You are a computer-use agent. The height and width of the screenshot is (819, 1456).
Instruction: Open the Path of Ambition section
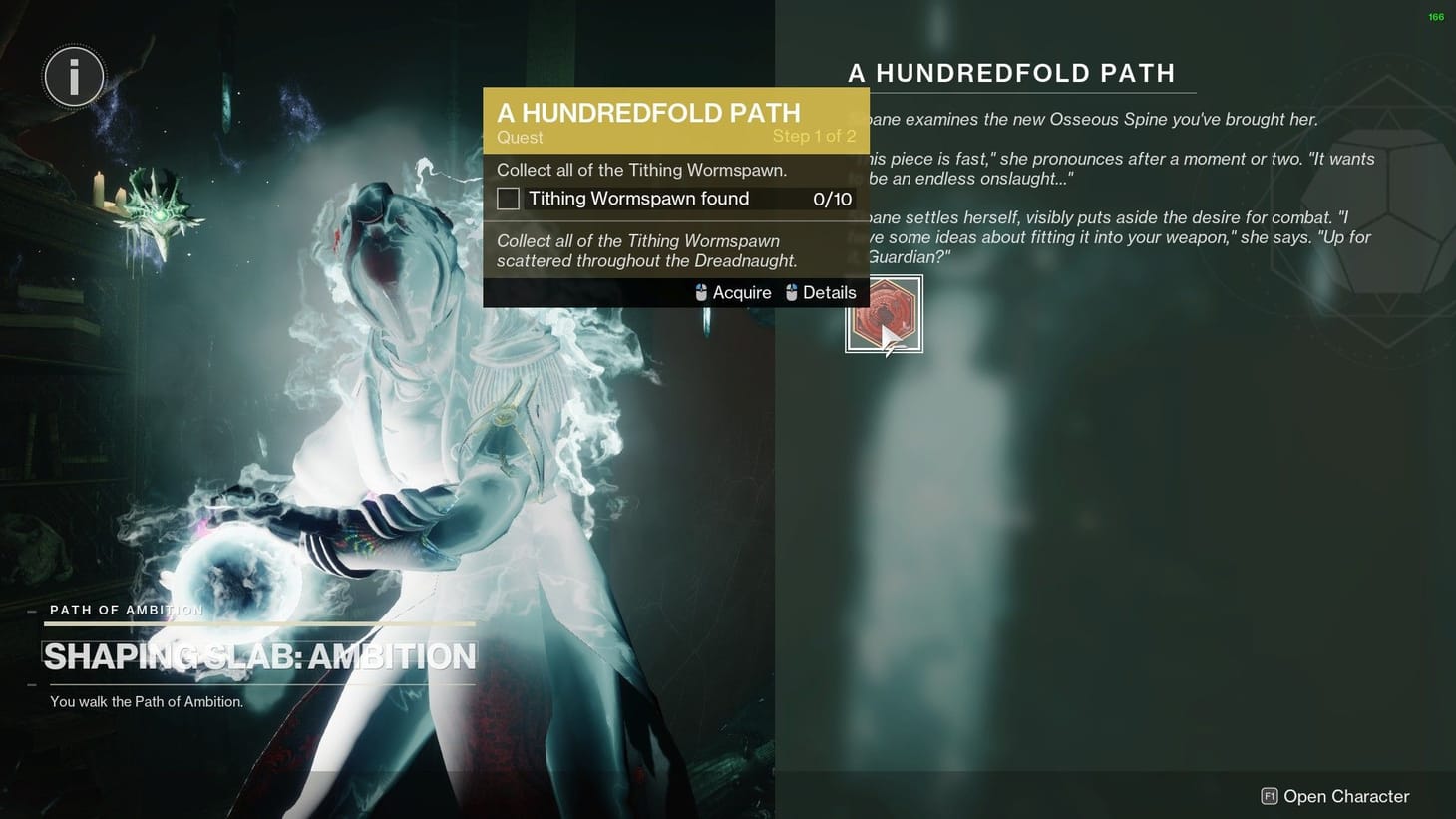[126, 610]
